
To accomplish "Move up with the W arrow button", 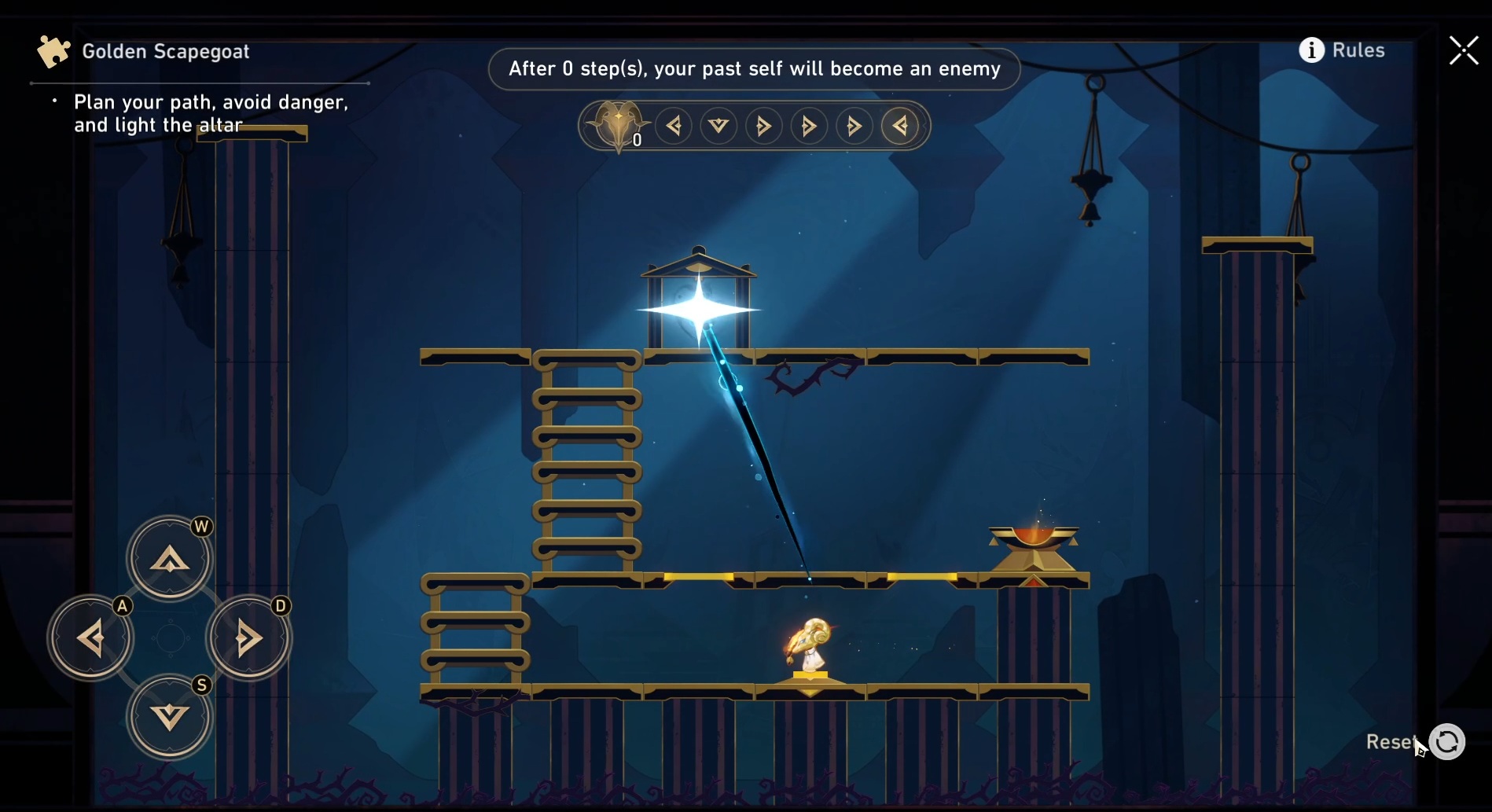I will [170, 559].
